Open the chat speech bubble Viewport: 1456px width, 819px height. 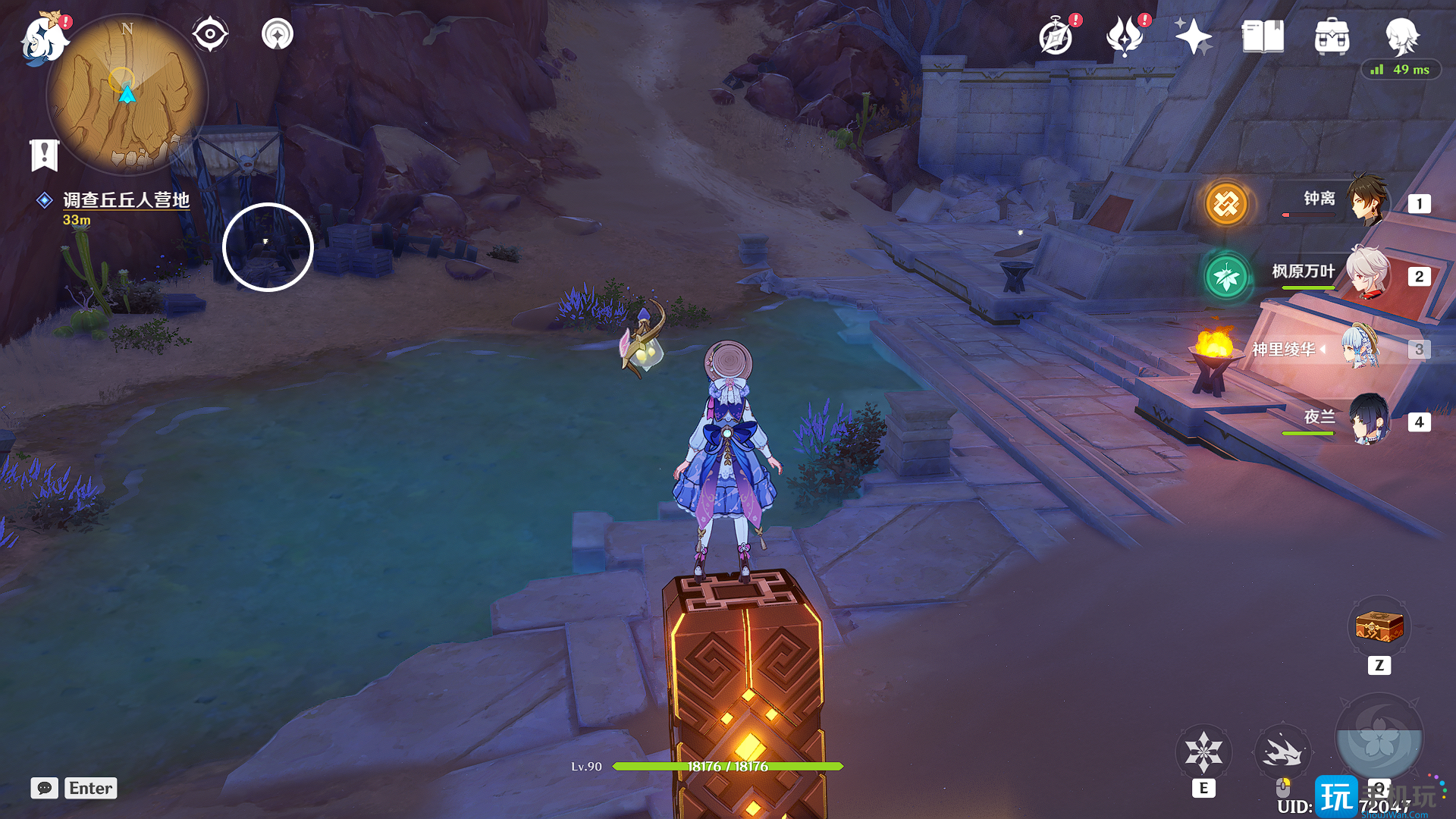coord(44,788)
